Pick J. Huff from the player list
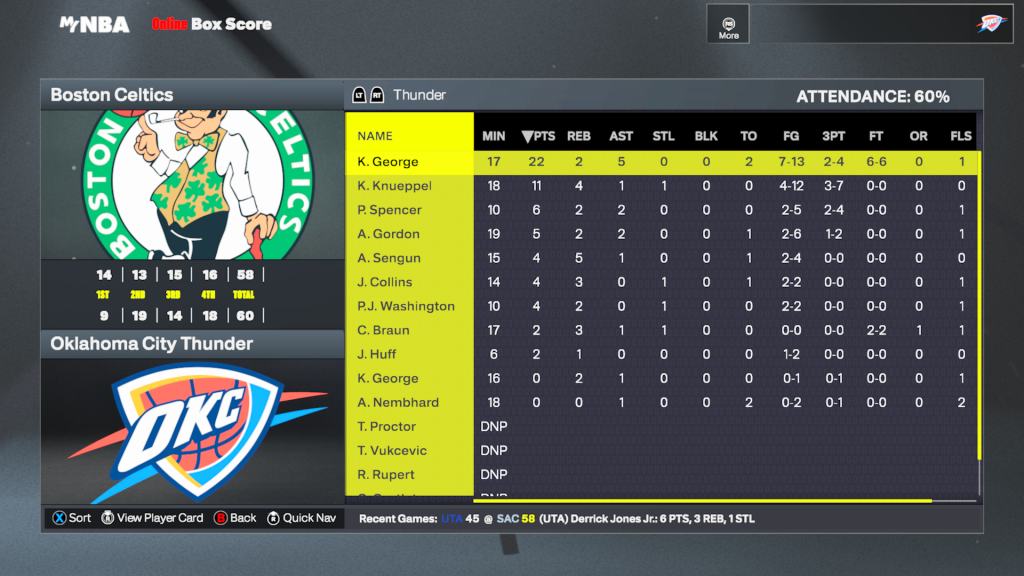The height and width of the screenshot is (576, 1024). [x=377, y=354]
